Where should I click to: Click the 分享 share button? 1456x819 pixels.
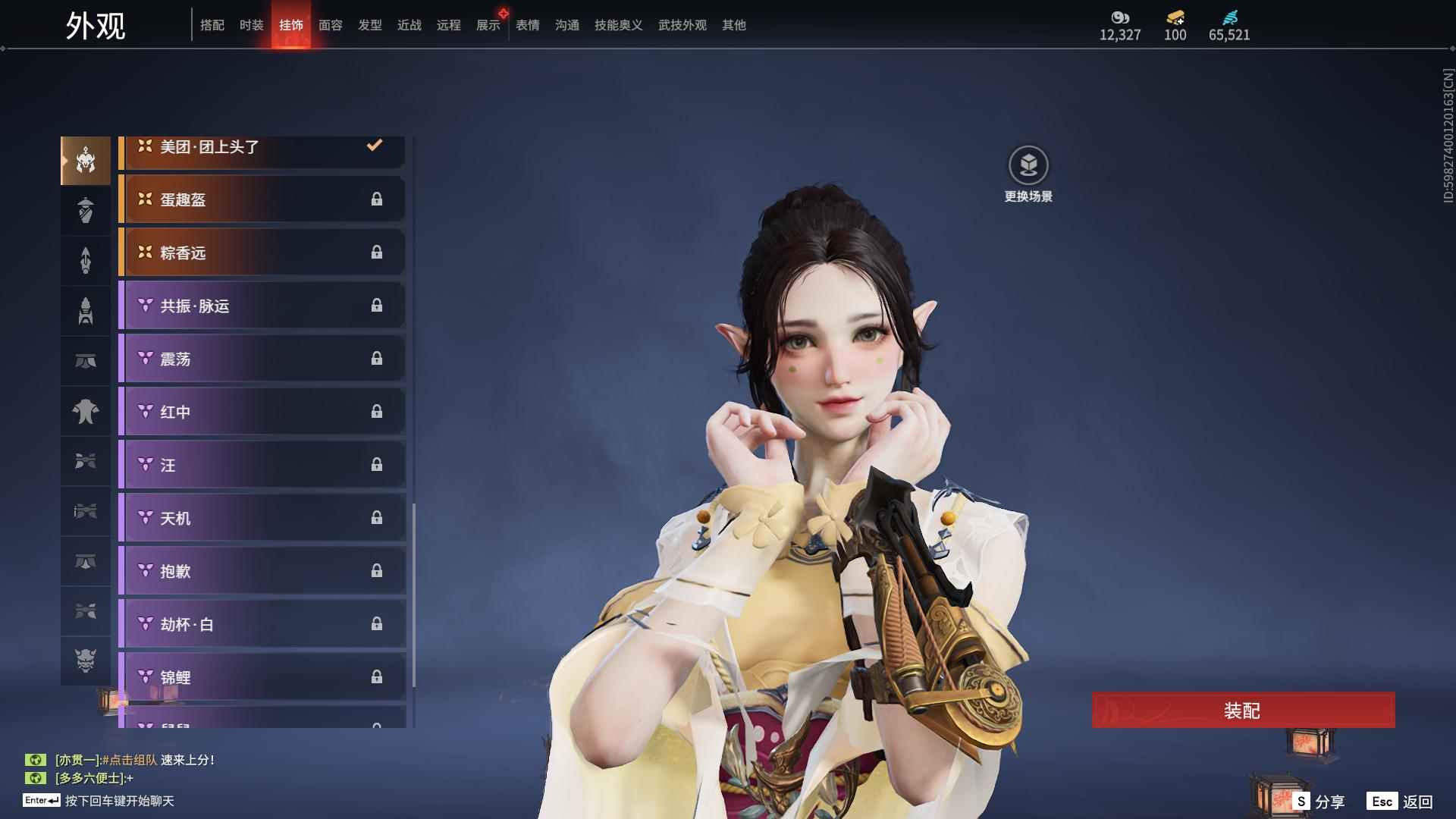pos(1319,802)
